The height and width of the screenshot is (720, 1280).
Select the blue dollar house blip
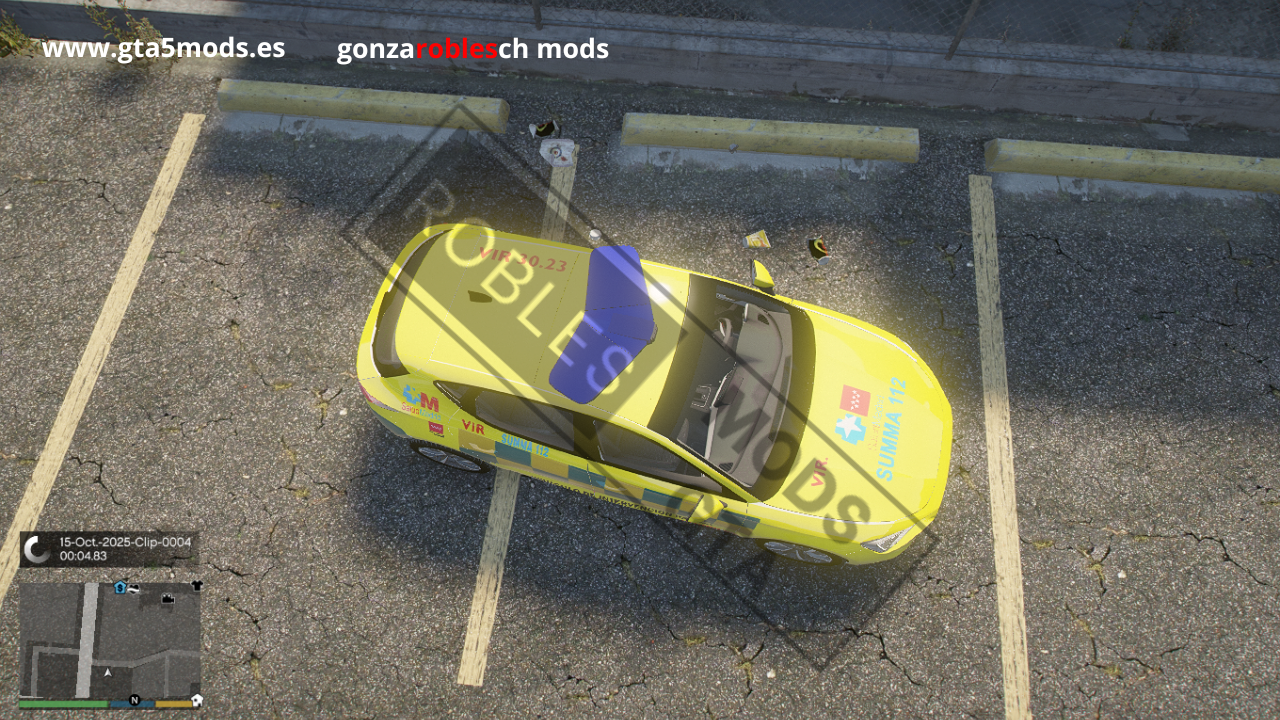pos(120,588)
